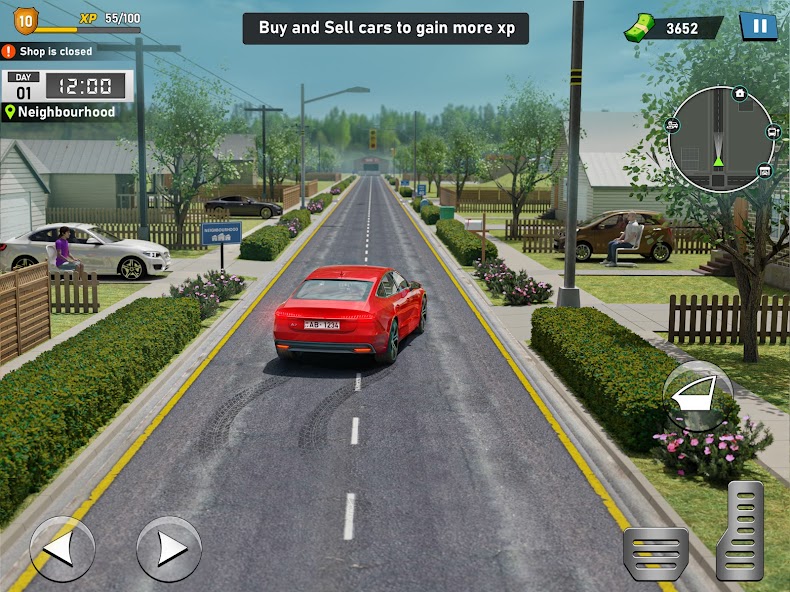Exit the car using the door button
Screen dimensions: 790x592
point(698,396)
